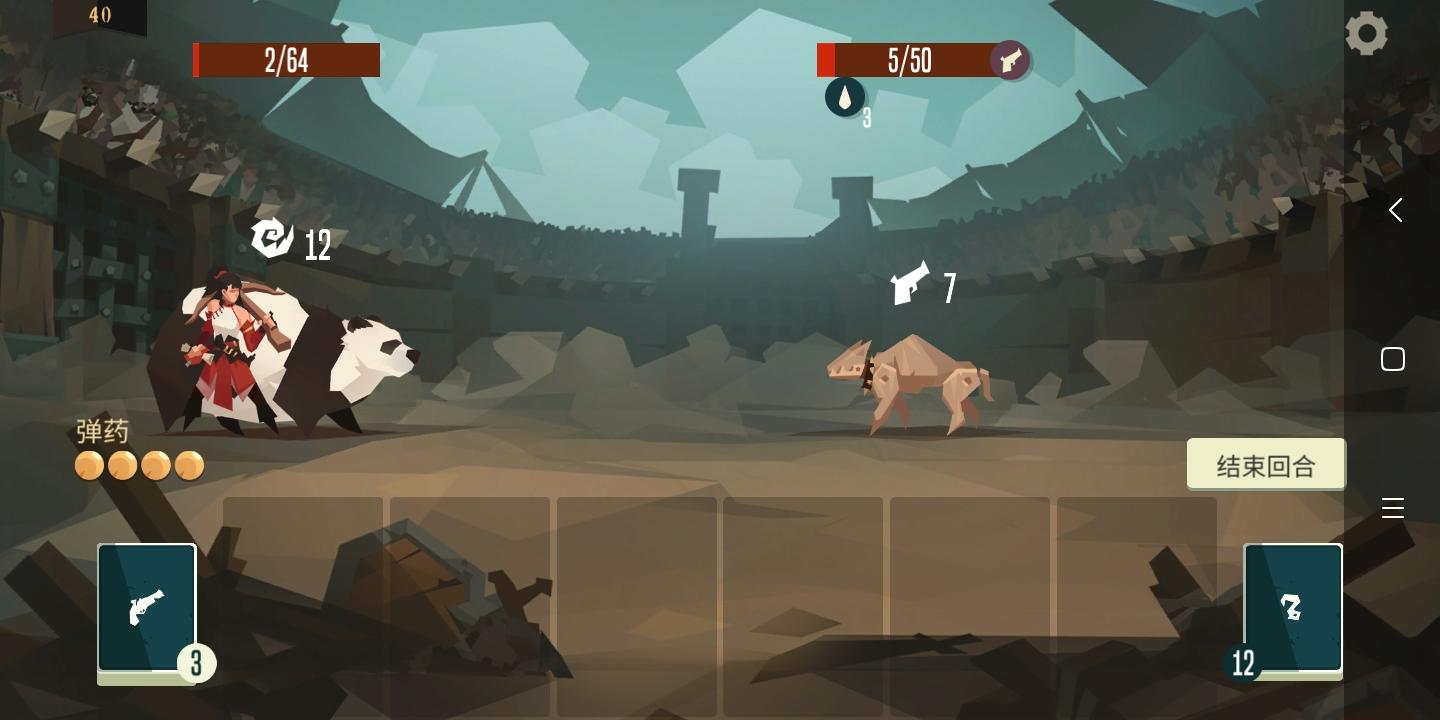Open the hamburger menu on the right edge

click(x=1393, y=508)
